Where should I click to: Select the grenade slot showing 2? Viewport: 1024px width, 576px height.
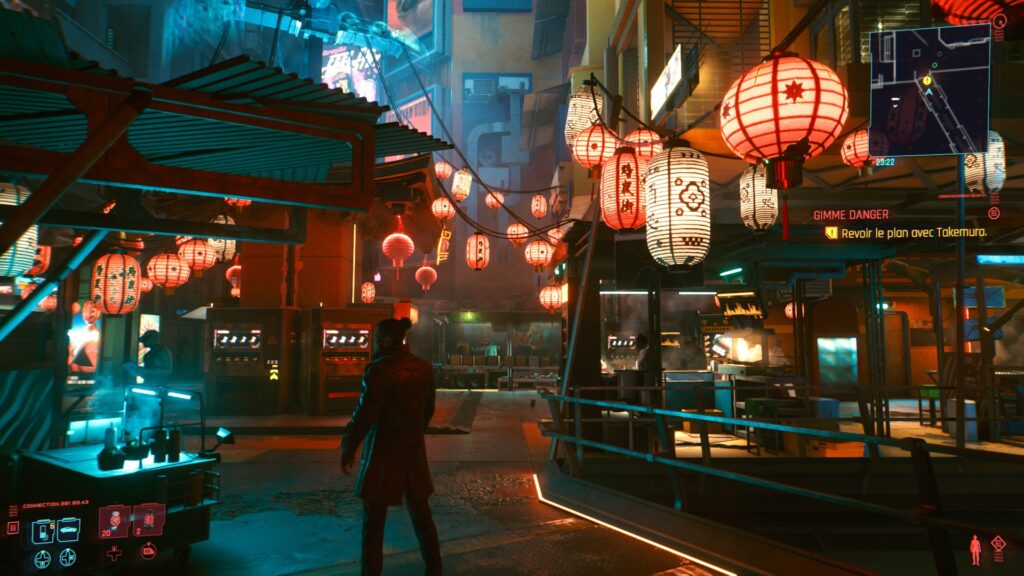[x=148, y=520]
